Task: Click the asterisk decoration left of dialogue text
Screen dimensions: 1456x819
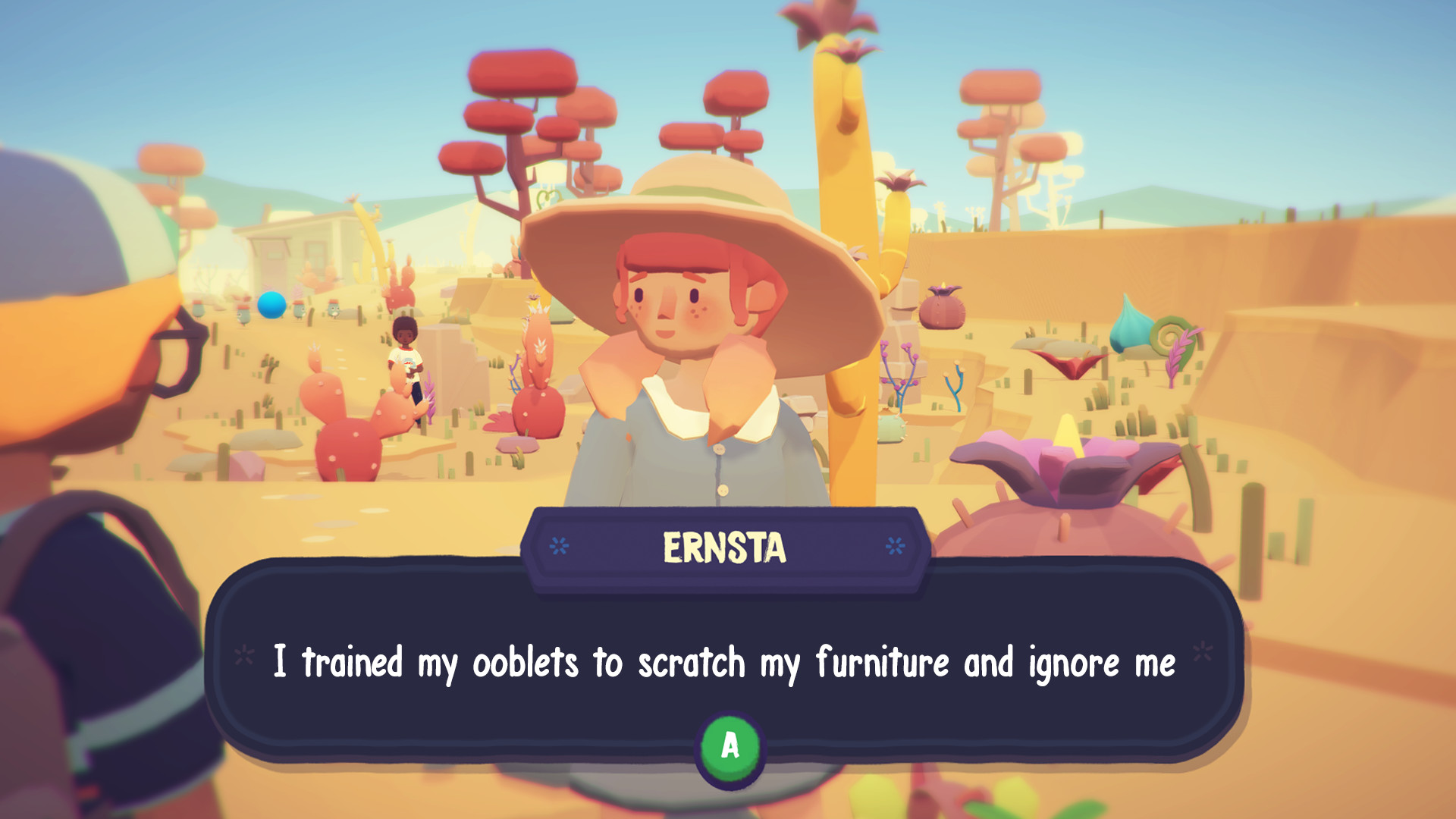Action: pos(243,654)
